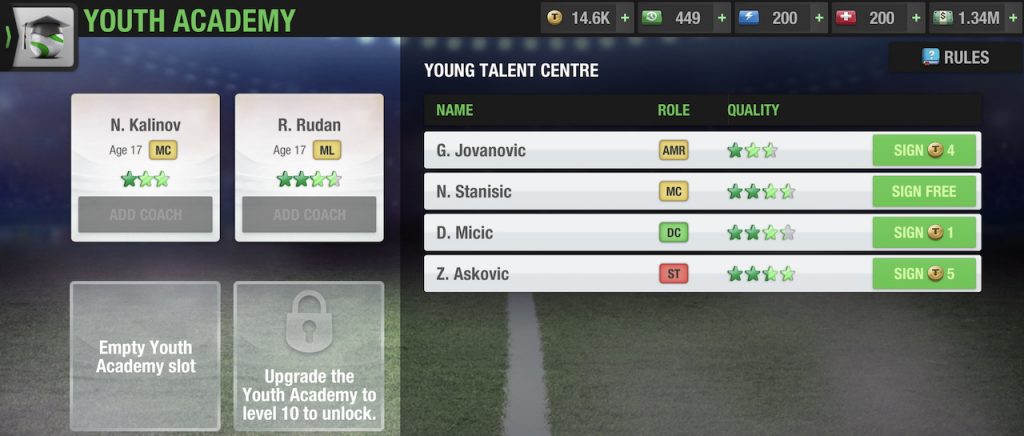Image resolution: width=1024 pixels, height=436 pixels.
Task: Select the G. Jovanovic talent row
Action: 540,151
